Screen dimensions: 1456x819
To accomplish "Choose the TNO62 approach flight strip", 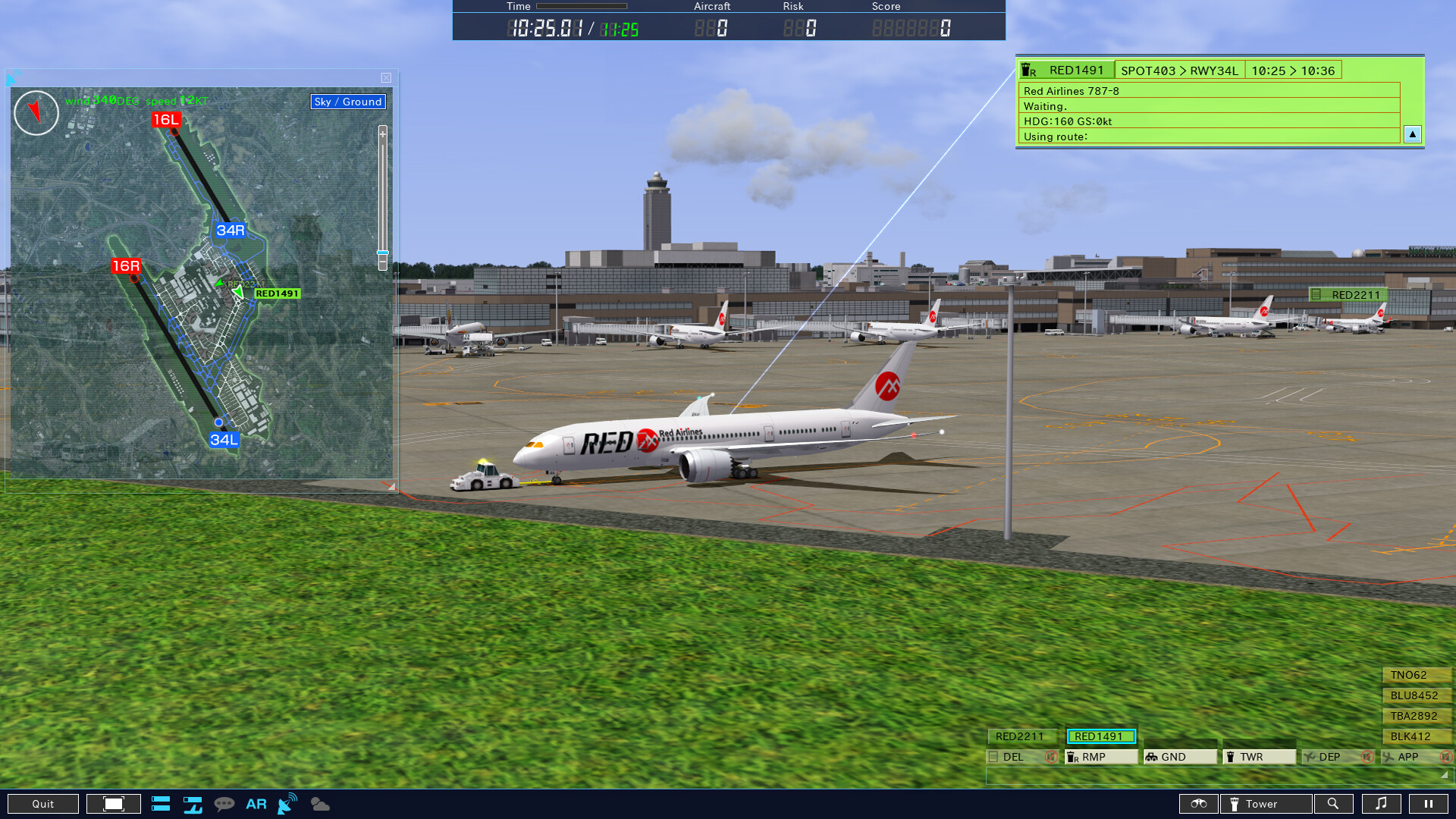I will point(1415,675).
